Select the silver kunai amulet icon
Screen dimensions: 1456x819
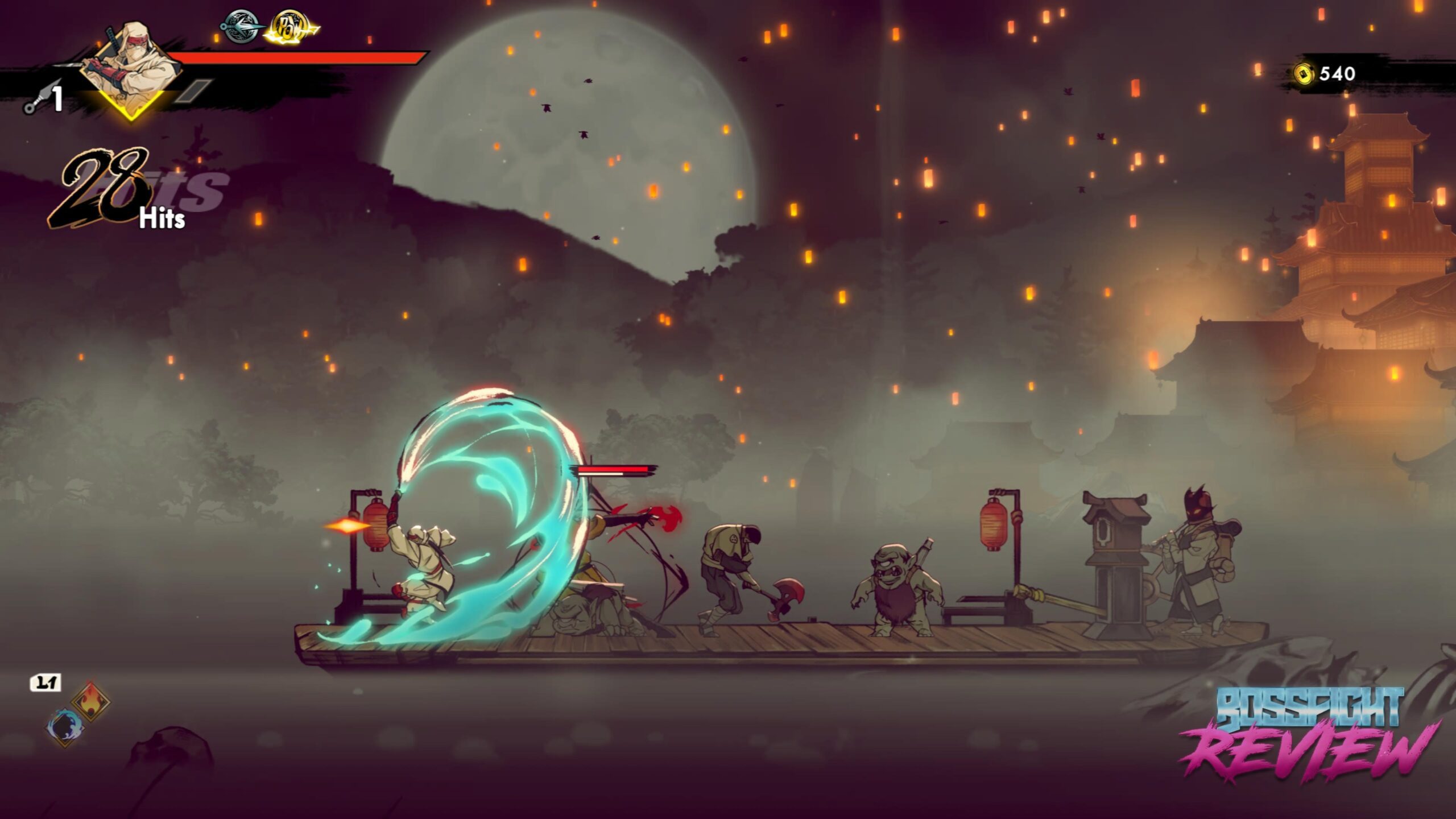pos(242,27)
